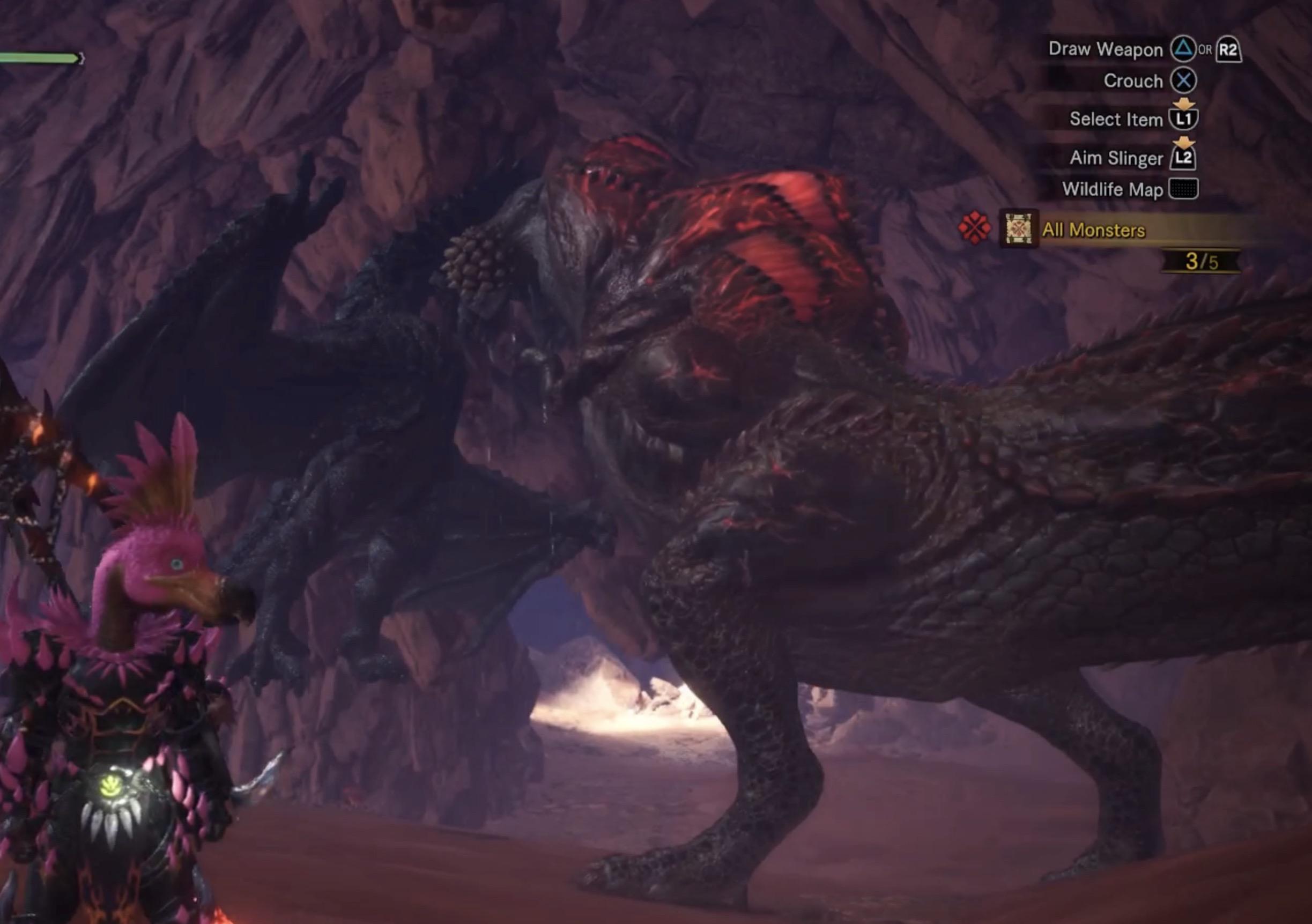Open the Draw Weapon entry in the prompt list
This screenshot has height=924, width=1312.
click(x=1106, y=50)
